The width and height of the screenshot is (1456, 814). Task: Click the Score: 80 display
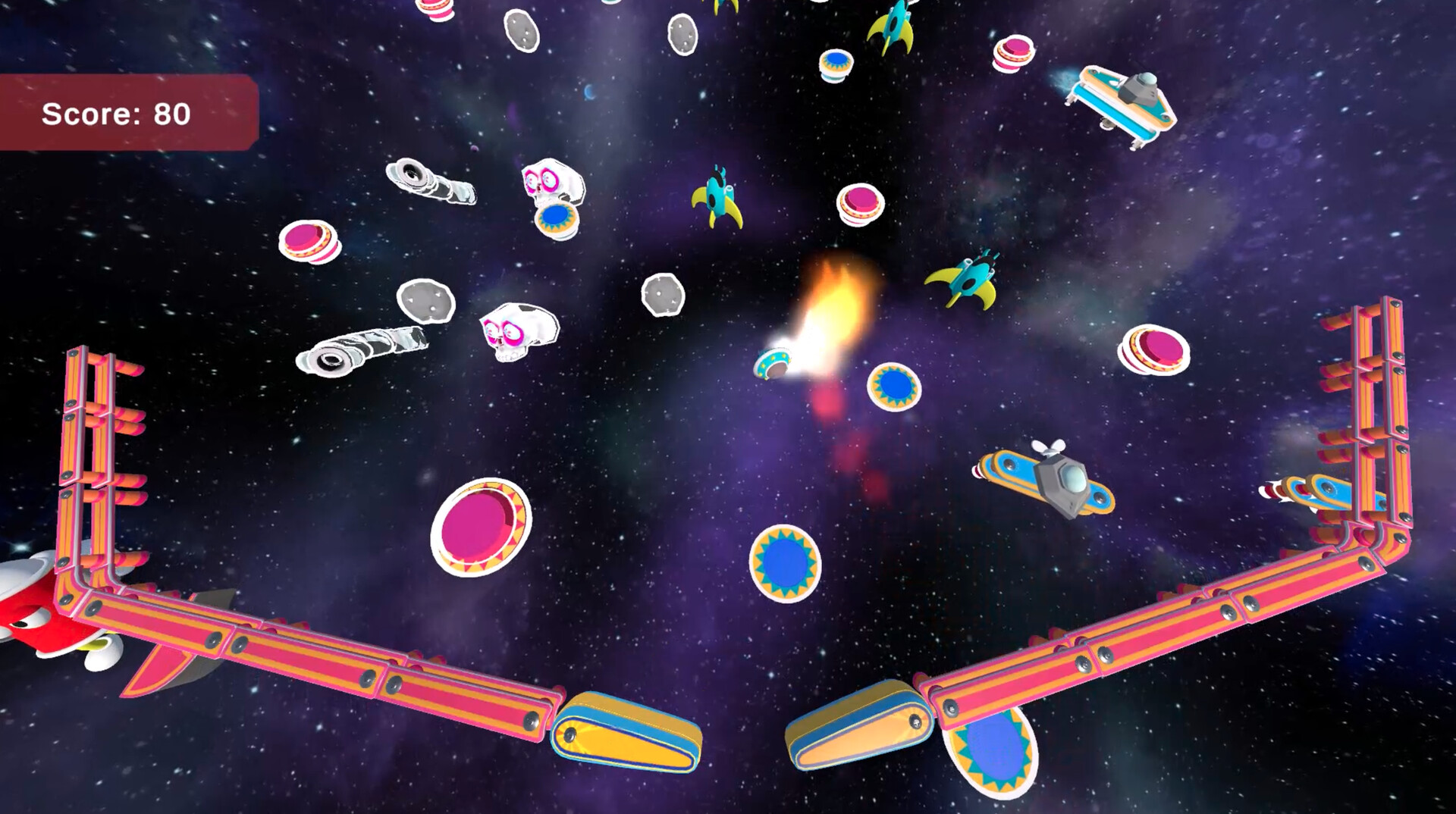pyautogui.click(x=118, y=114)
